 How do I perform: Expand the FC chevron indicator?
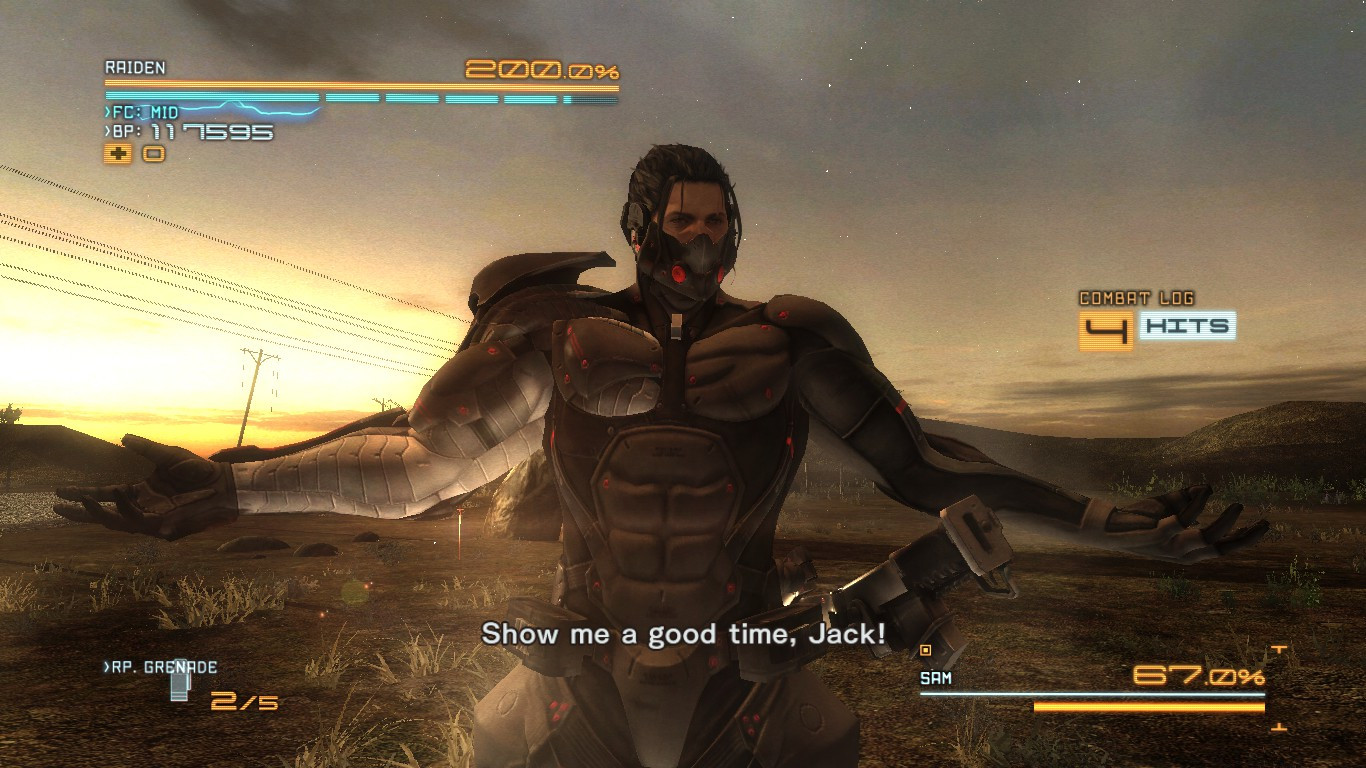click(107, 113)
